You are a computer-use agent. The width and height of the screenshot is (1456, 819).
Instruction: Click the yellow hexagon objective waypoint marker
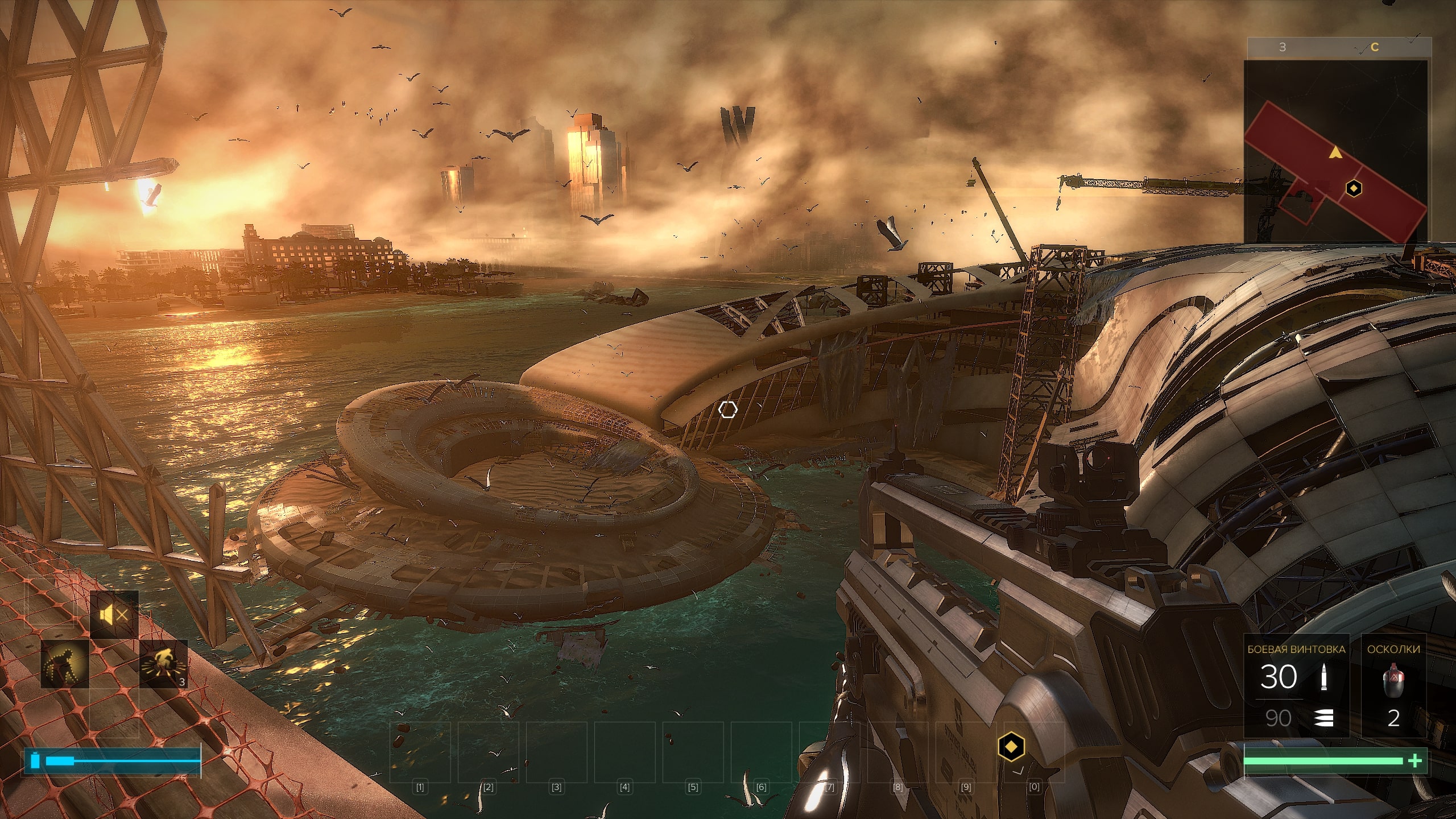pos(1011,746)
